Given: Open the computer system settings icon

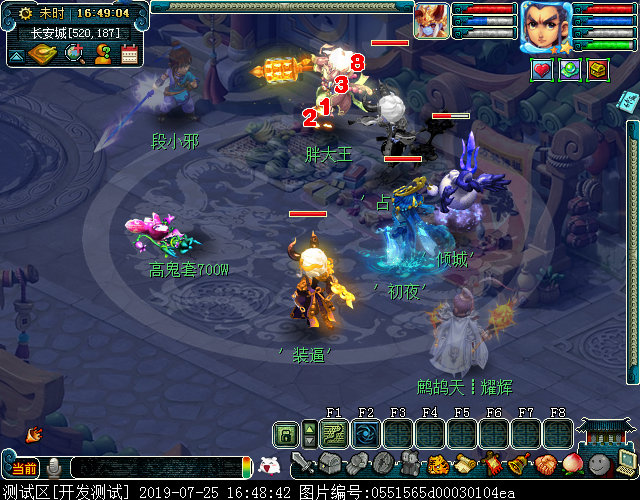Looking at the screenshot, I should click(x=626, y=464).
